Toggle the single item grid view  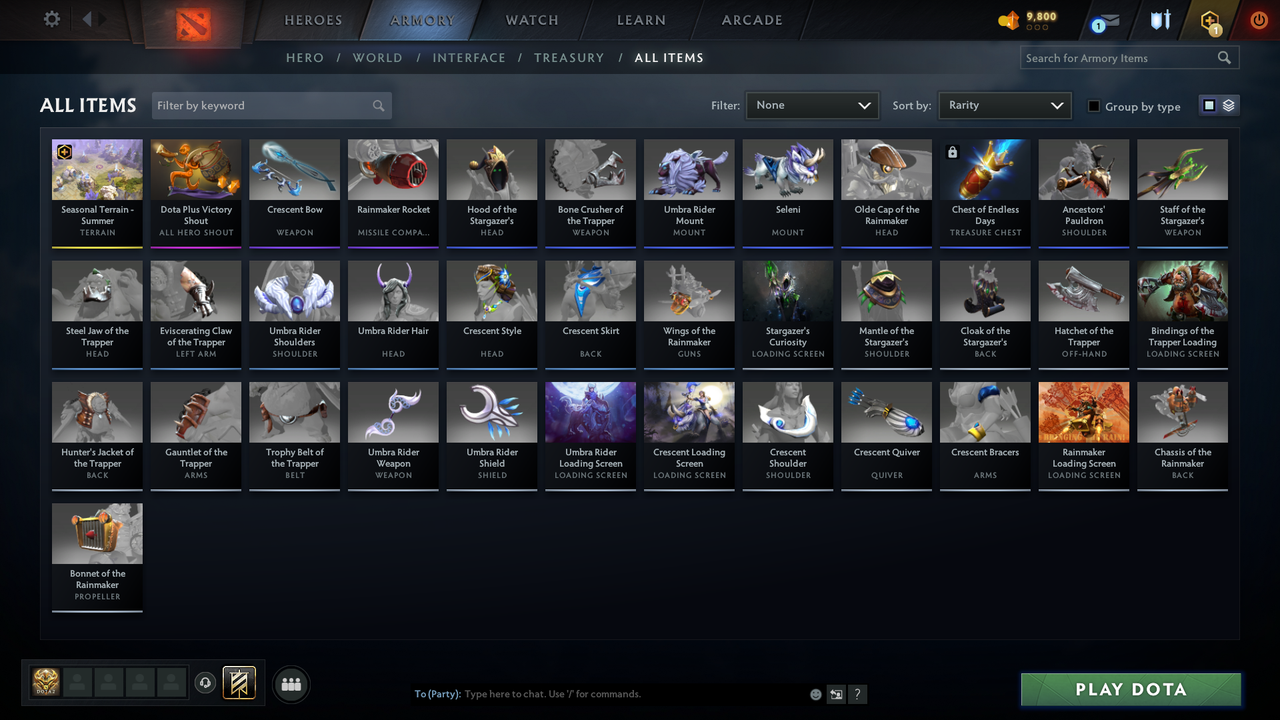point(1209,106)
